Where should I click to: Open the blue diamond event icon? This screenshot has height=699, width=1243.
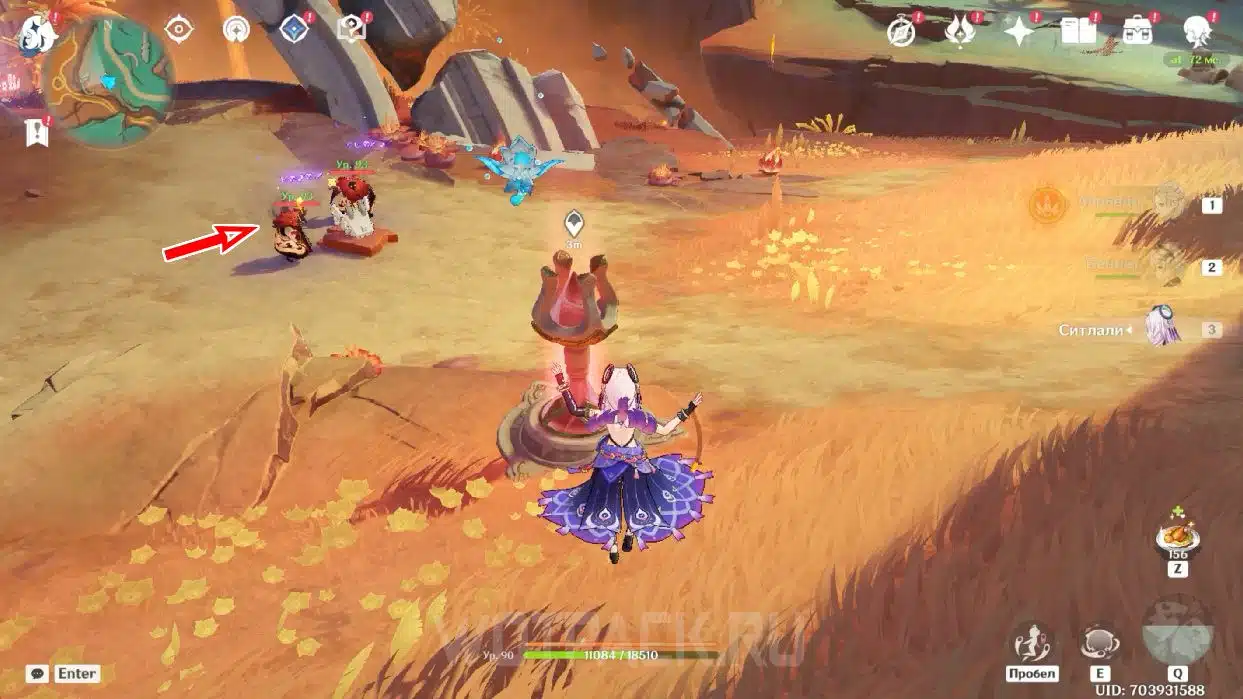pyautogui.click(x=293, y=29)
